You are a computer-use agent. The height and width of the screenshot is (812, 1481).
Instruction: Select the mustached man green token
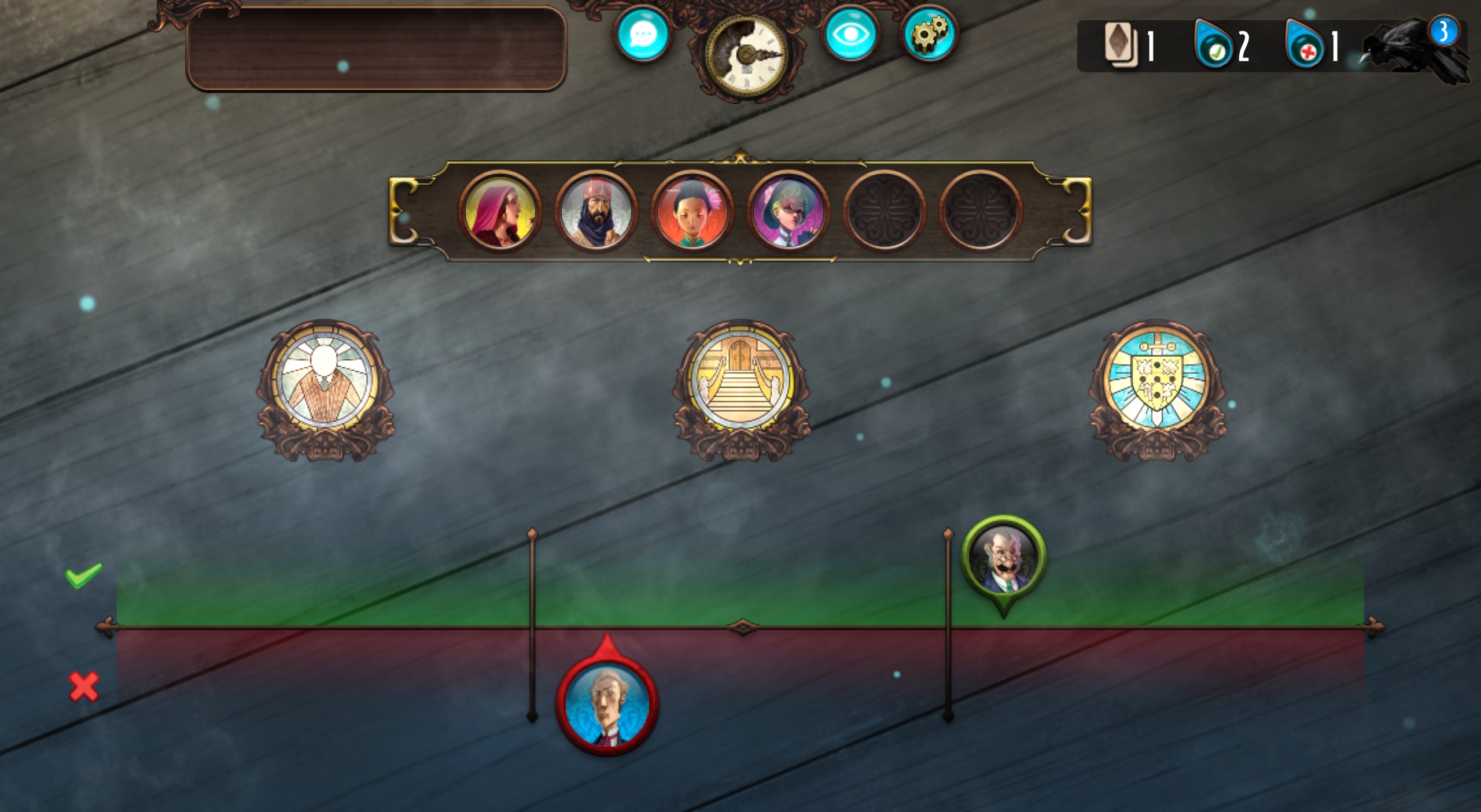click(1003, 559)
